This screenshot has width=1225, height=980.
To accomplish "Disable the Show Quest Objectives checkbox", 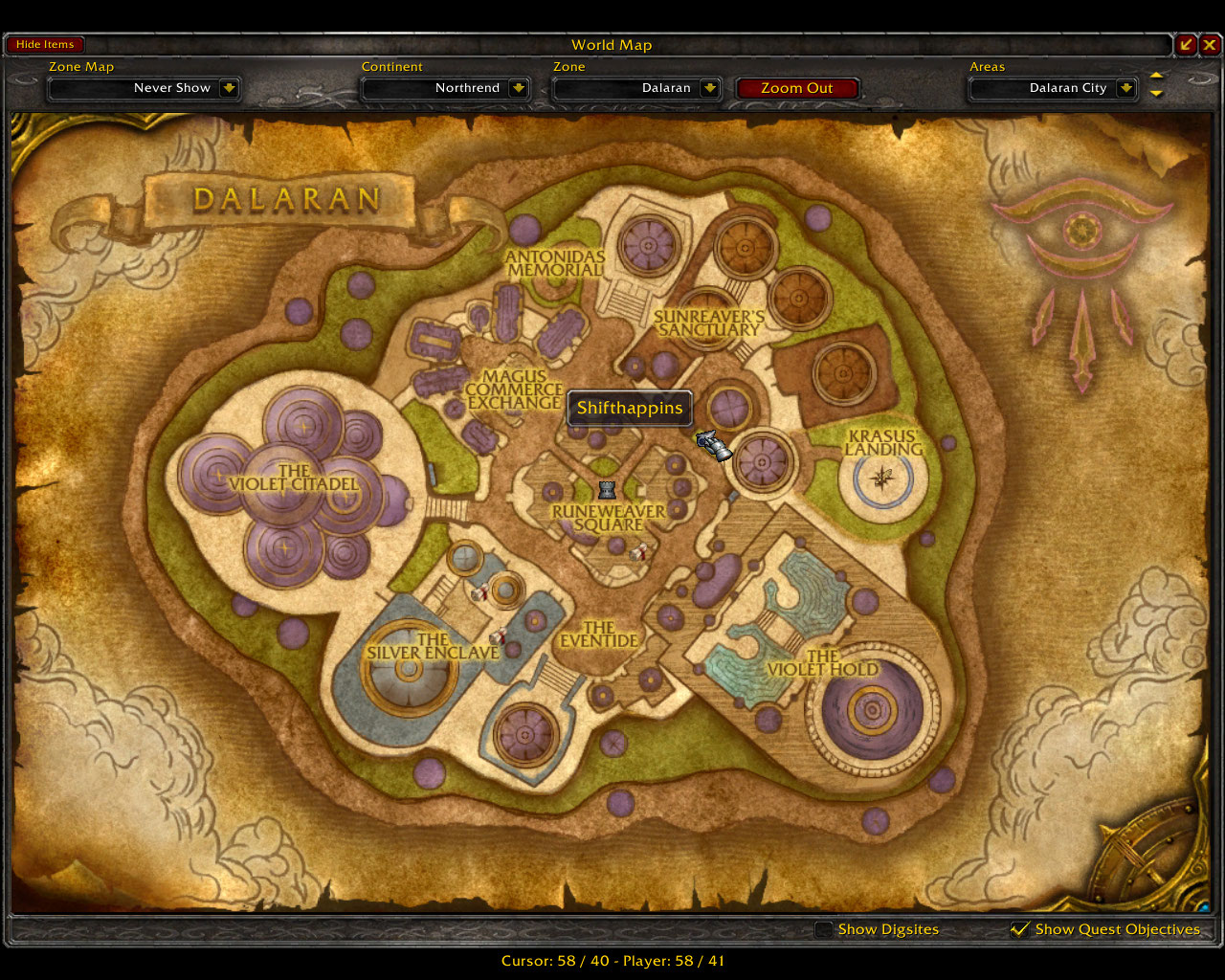I will point(1020,928).
